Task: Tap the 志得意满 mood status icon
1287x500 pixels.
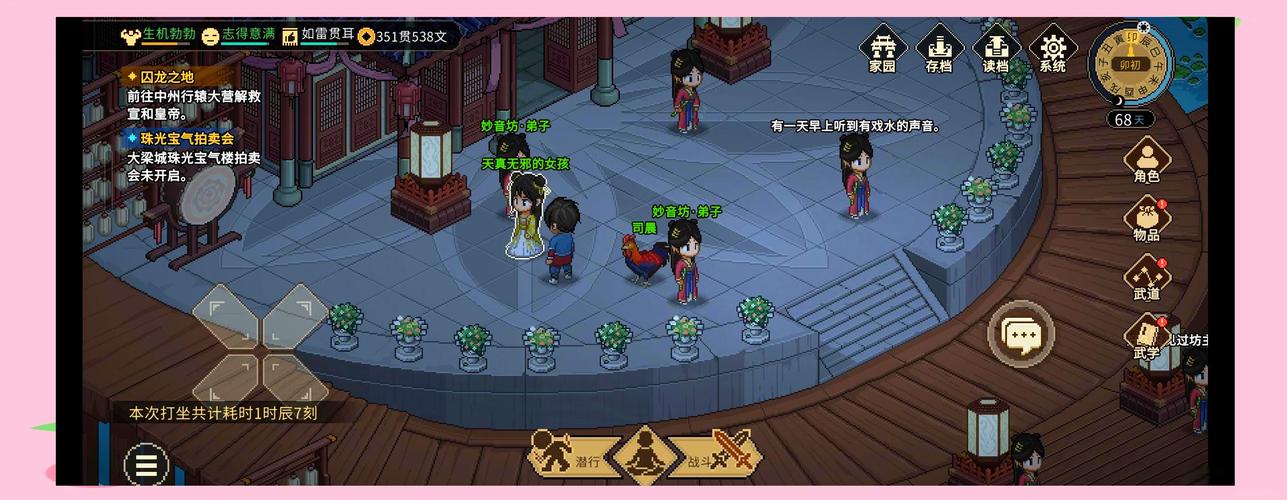Action: coord(210,37)
